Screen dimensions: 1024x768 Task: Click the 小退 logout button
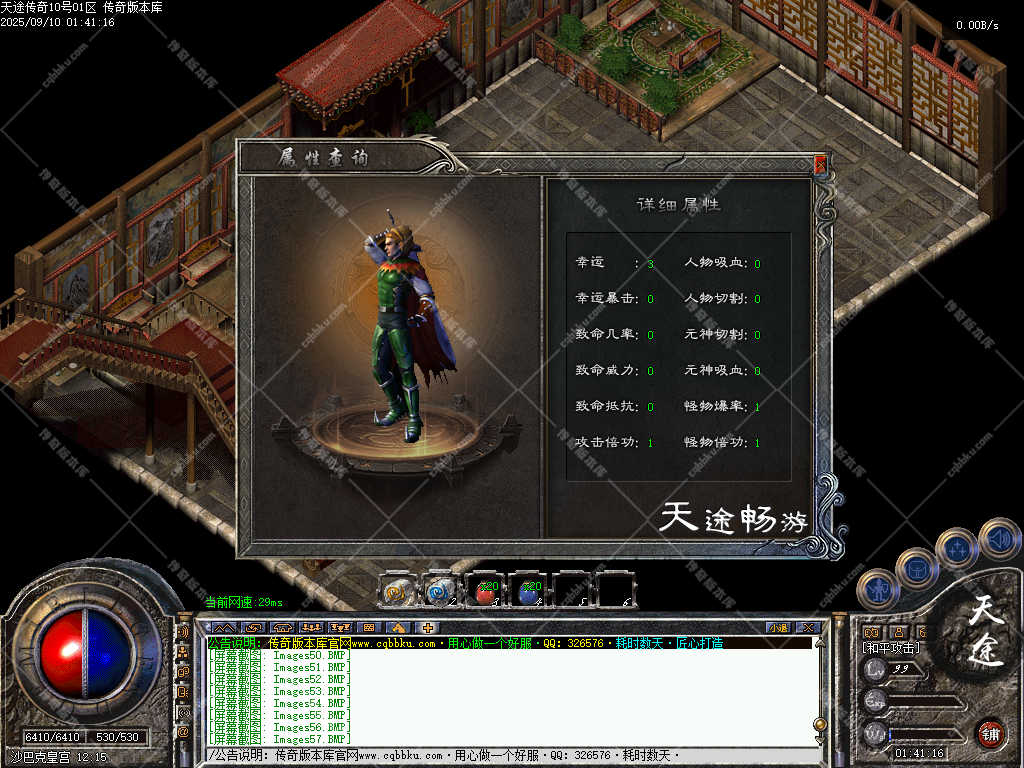click(x=778, y=628)
